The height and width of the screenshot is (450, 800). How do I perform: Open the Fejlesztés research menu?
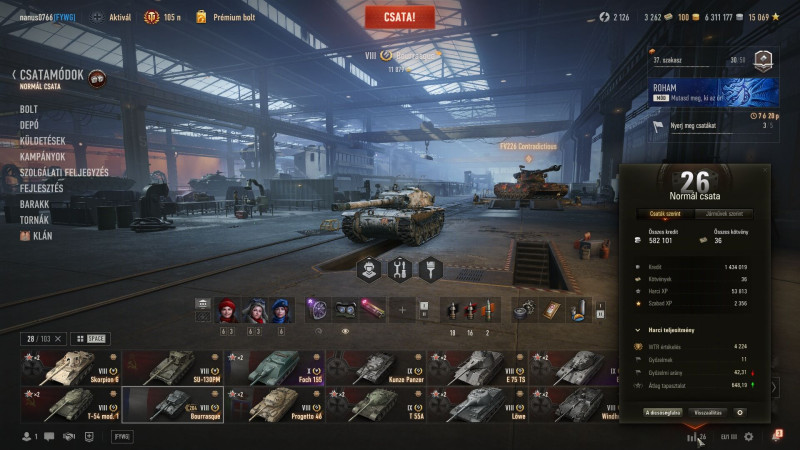pos(41,188)
